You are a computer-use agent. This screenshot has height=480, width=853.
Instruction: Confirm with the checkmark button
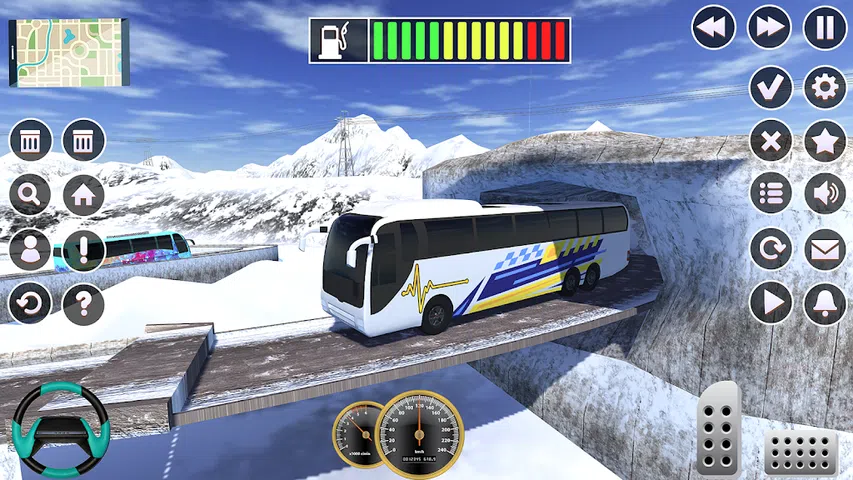[770, 87]
